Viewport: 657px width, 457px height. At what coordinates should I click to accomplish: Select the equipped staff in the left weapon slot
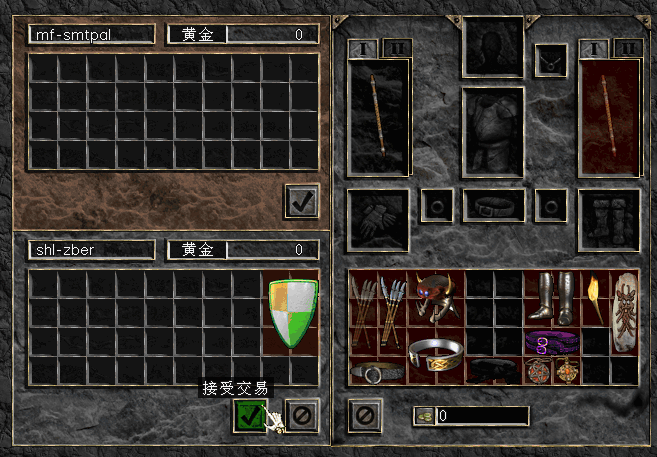pos(378,117)
